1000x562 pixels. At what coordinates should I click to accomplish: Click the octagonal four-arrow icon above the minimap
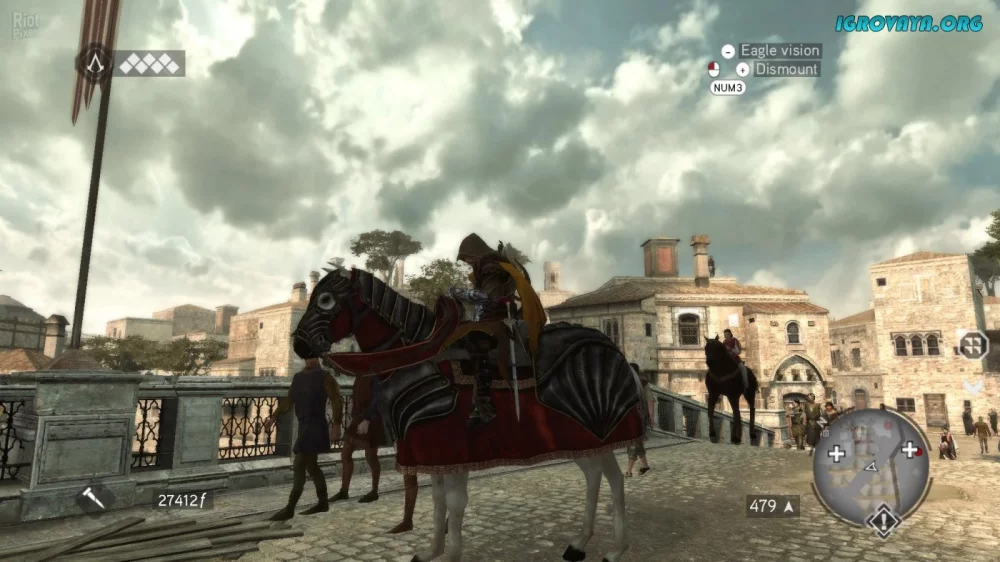pyautogui.click(x=972, y=345)
